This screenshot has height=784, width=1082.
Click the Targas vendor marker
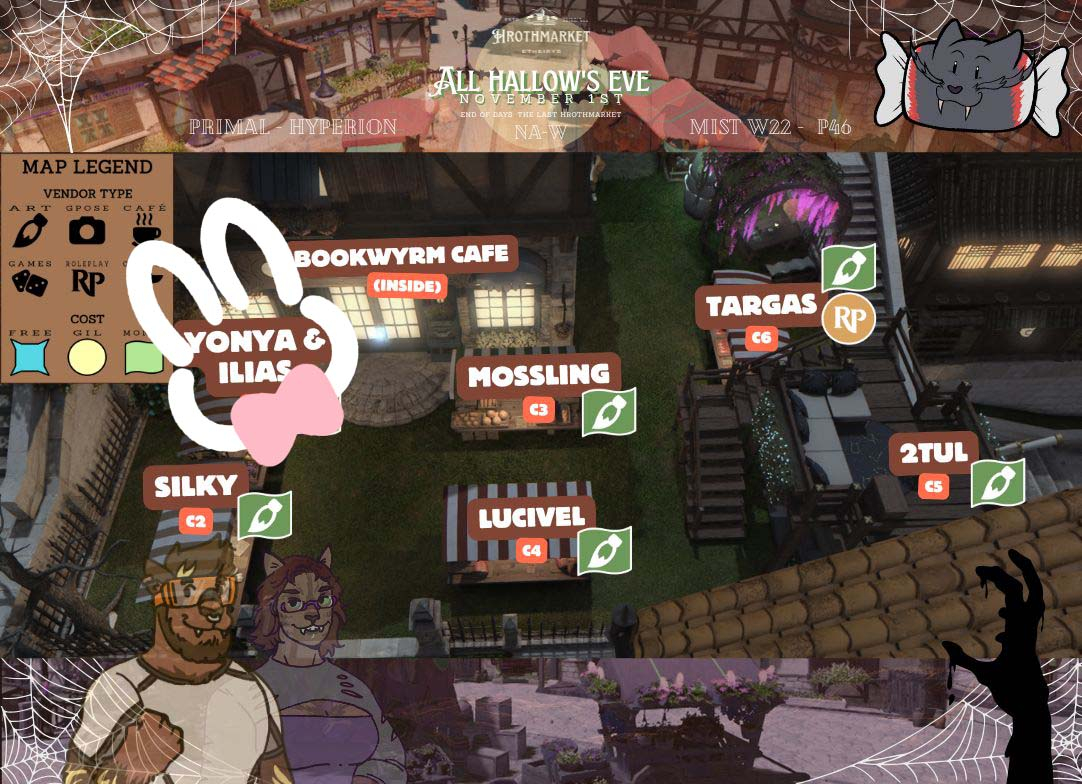[761, 306]
